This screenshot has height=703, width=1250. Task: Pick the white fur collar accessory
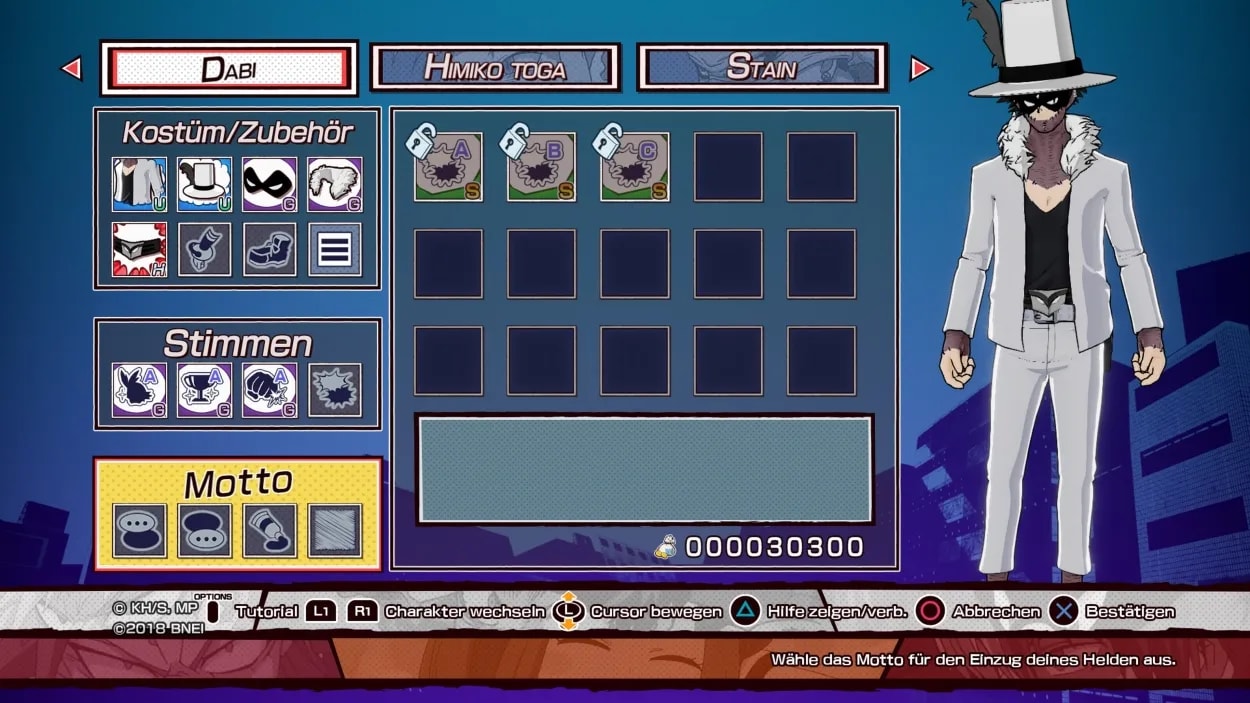pyautogui.click(x=335, y=184)
